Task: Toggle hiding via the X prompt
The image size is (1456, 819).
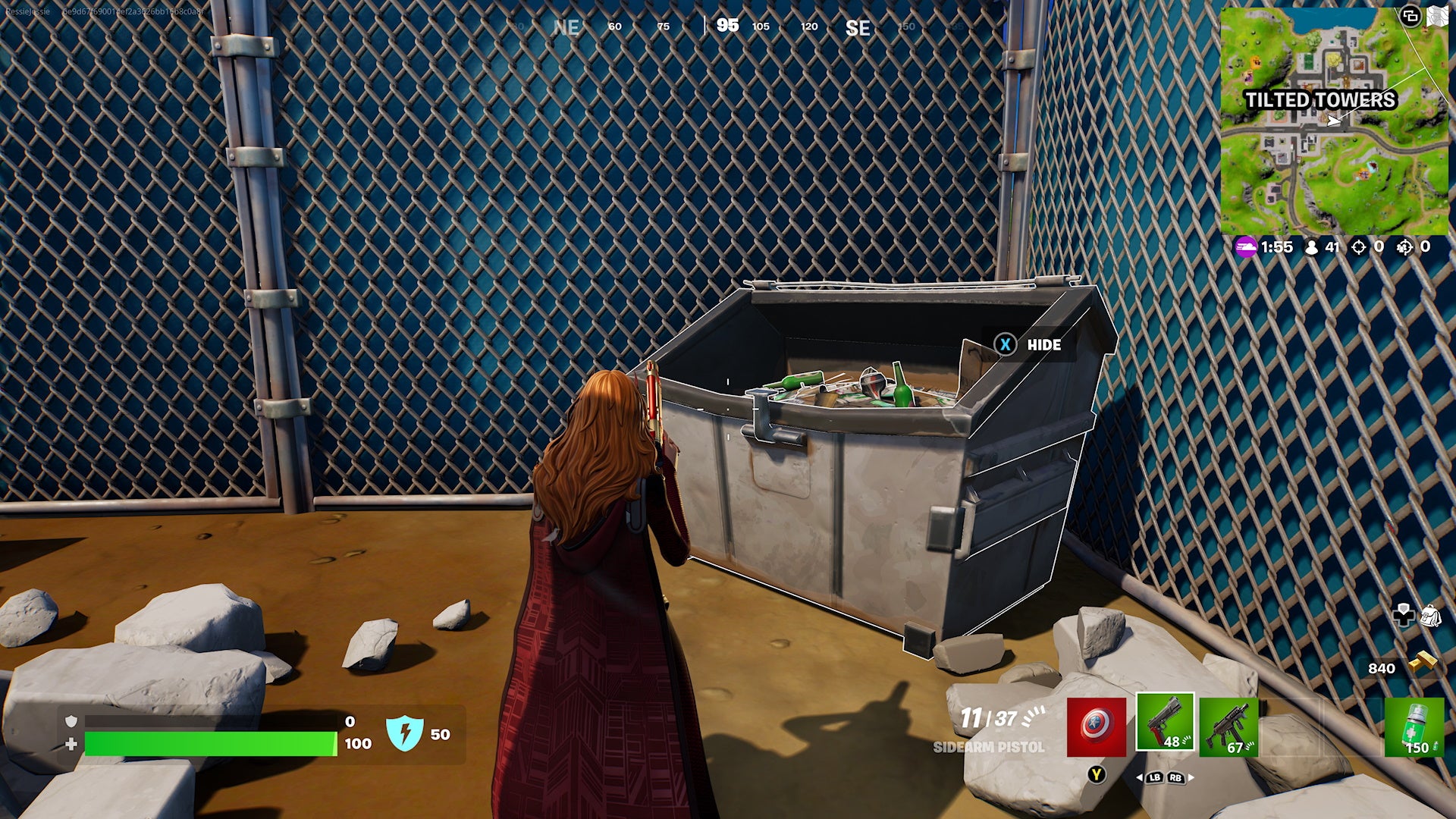Action: coord(1005,345)
